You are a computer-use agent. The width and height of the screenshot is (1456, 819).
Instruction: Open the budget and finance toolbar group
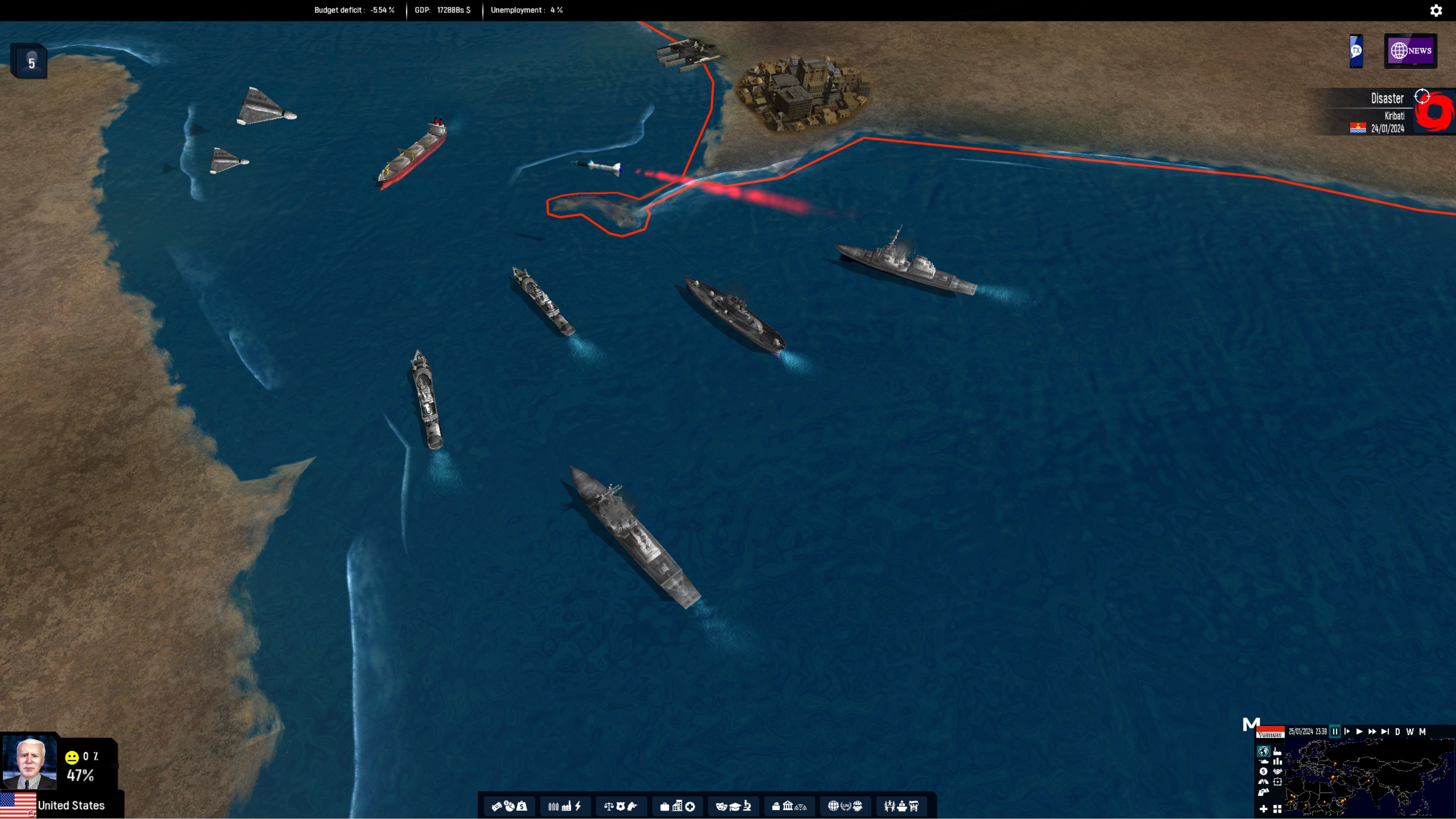click(x=509, y=806)
